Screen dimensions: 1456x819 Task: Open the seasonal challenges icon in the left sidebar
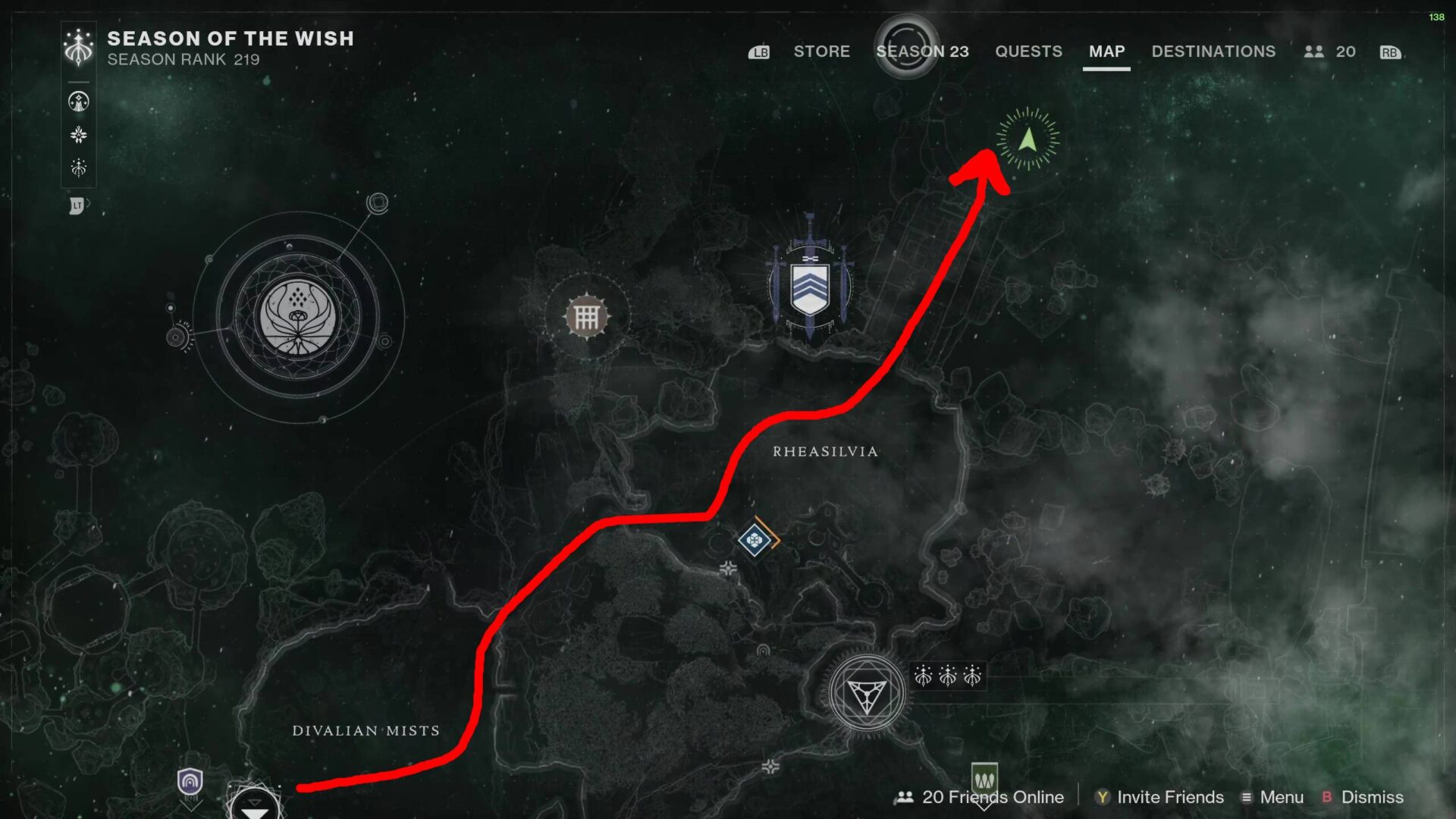point(79,101)
